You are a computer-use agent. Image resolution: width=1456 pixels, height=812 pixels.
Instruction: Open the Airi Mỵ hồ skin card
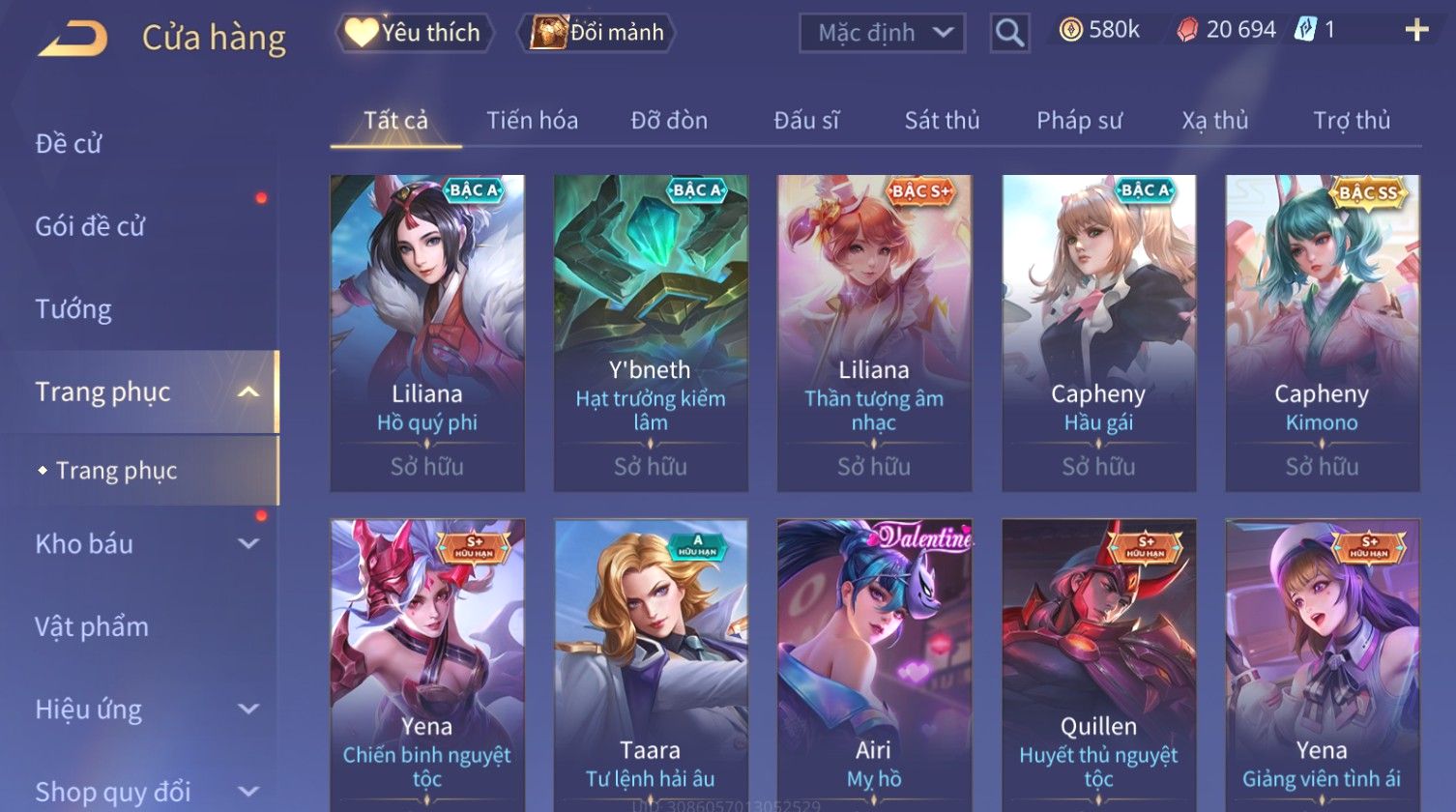point(874,665)
